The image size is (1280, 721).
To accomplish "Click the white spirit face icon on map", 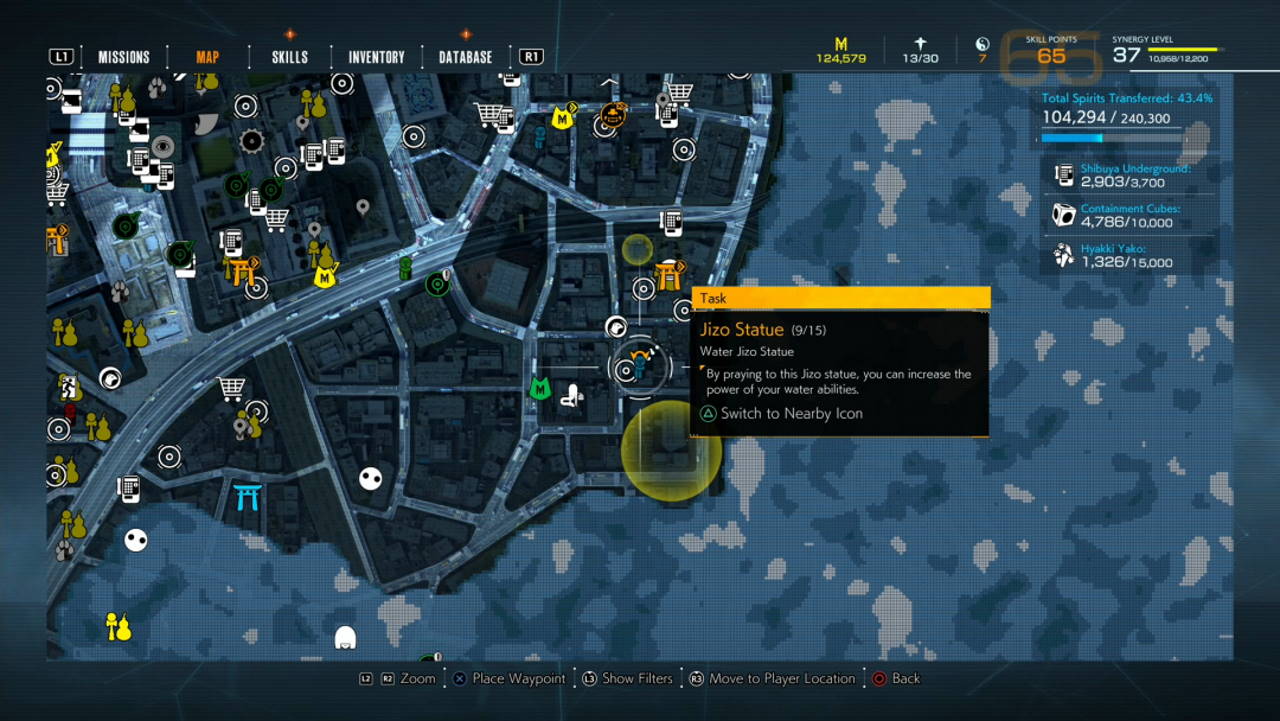I will point(372,478).
